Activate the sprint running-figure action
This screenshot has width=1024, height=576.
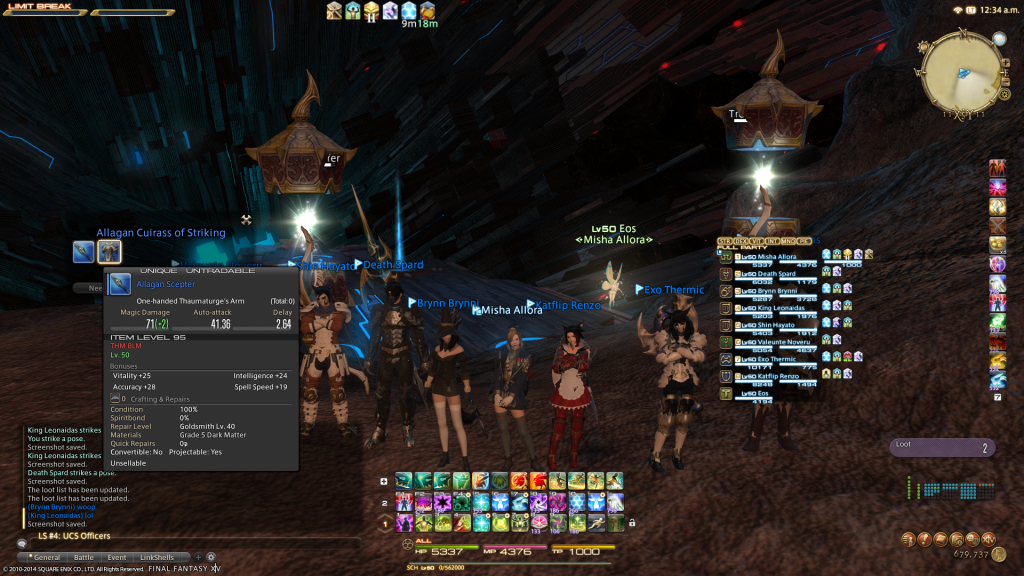pos(598,522)
